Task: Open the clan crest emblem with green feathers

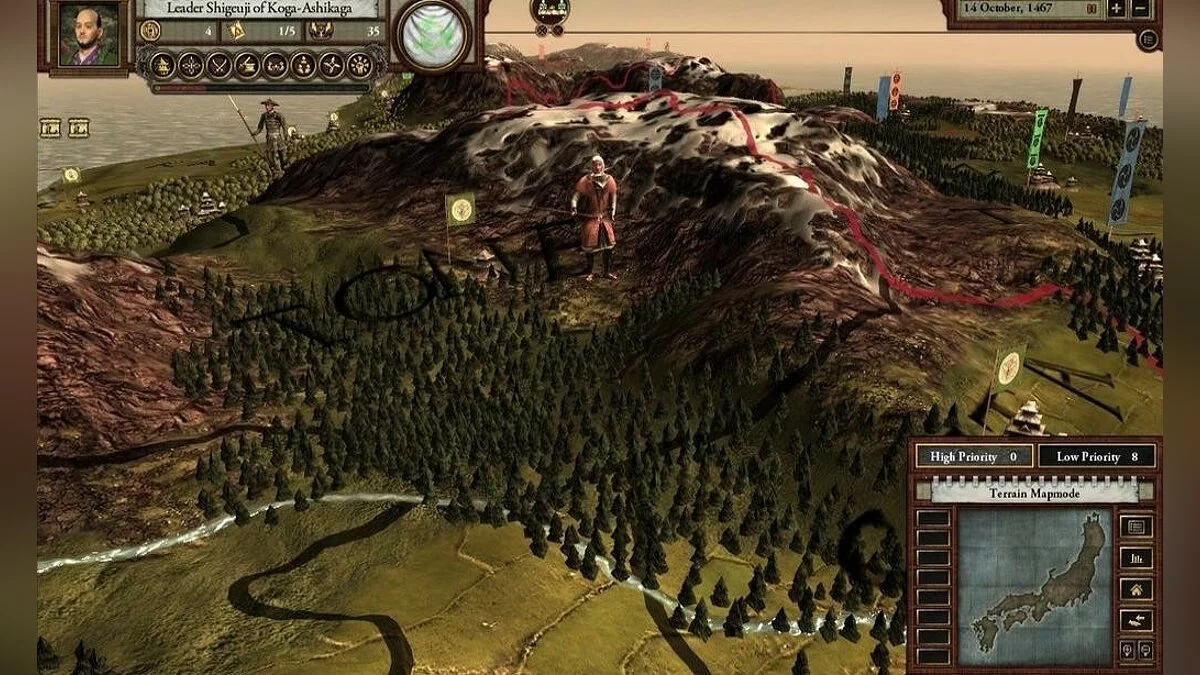Action: pyautogui.click(x=431, y=37)
